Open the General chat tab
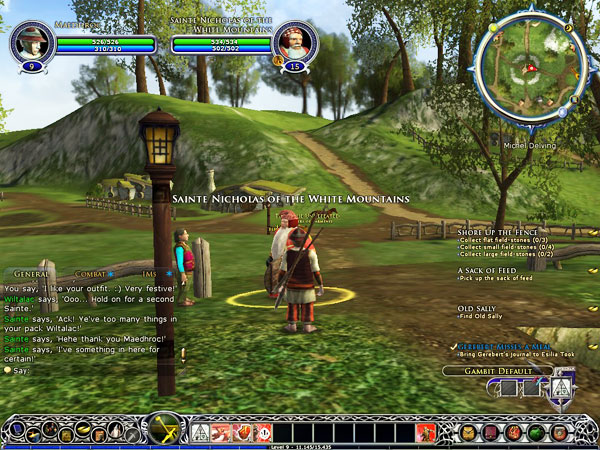Image resolution: width=600 pixels, height=450 pixels. (x=32, y=272)
